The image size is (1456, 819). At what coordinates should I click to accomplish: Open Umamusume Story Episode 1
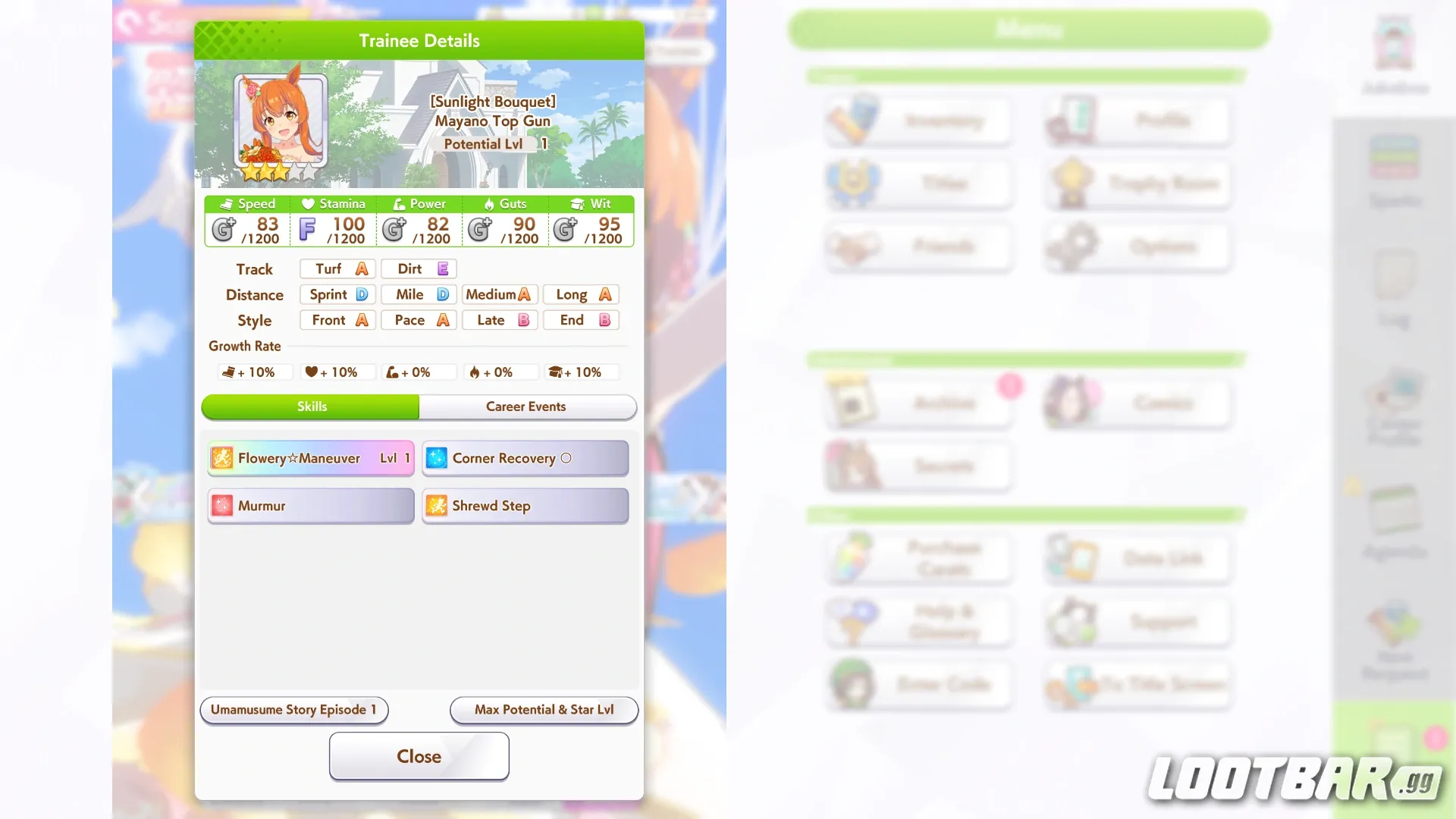(x=294, y=710)
